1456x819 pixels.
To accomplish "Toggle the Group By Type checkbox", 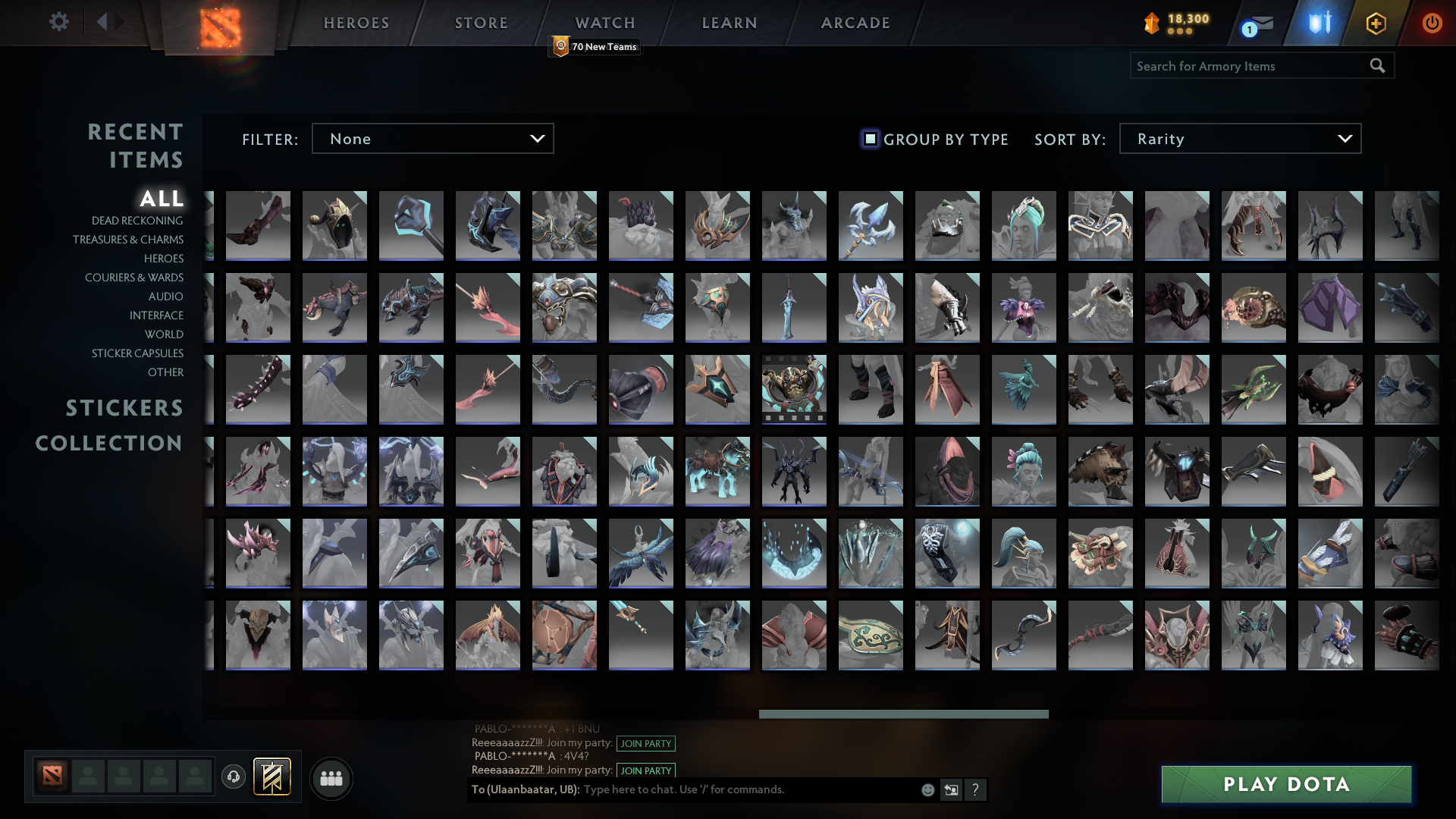I will point(869,139).
